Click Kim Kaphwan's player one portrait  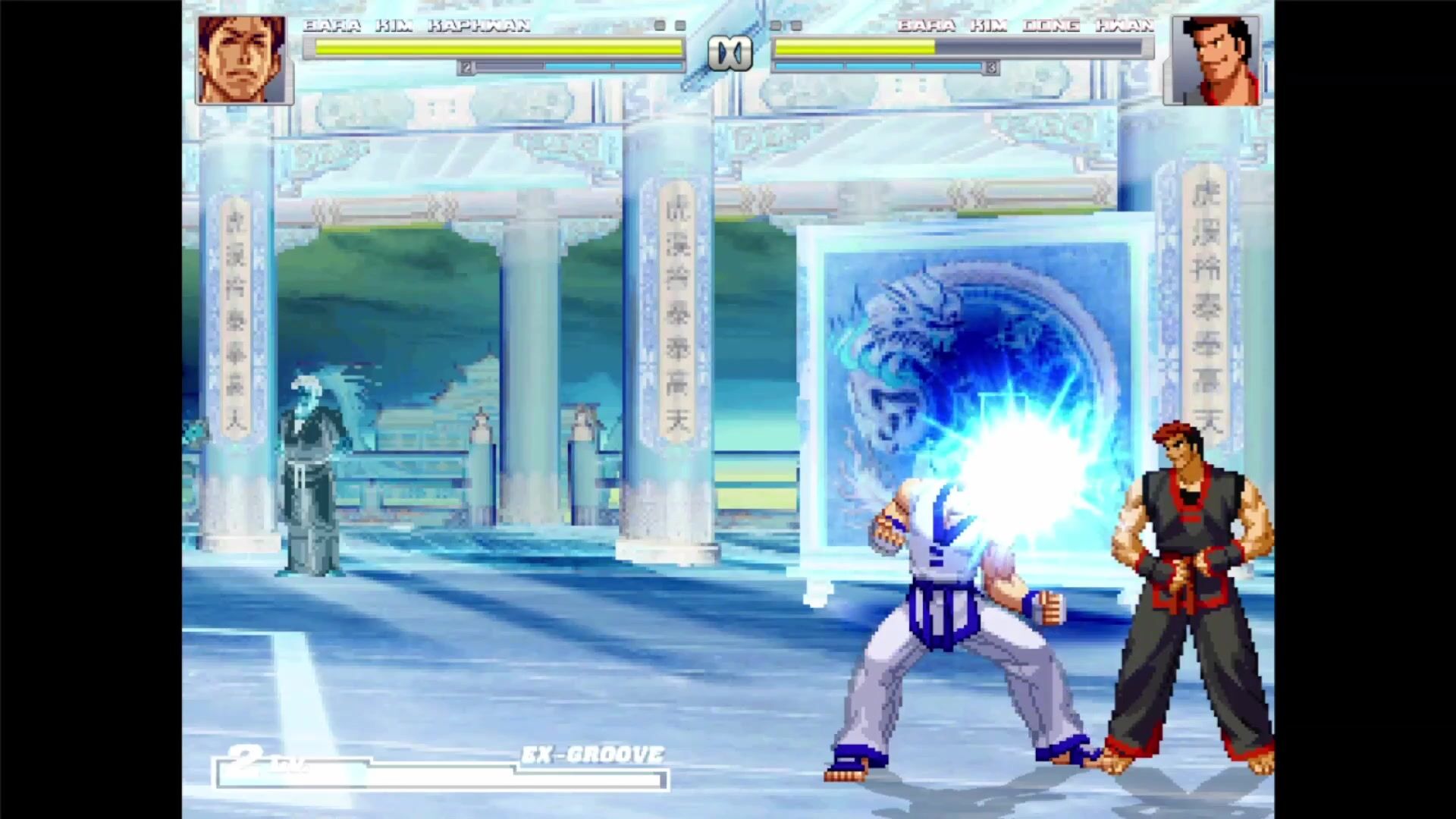tap(243, 59)
